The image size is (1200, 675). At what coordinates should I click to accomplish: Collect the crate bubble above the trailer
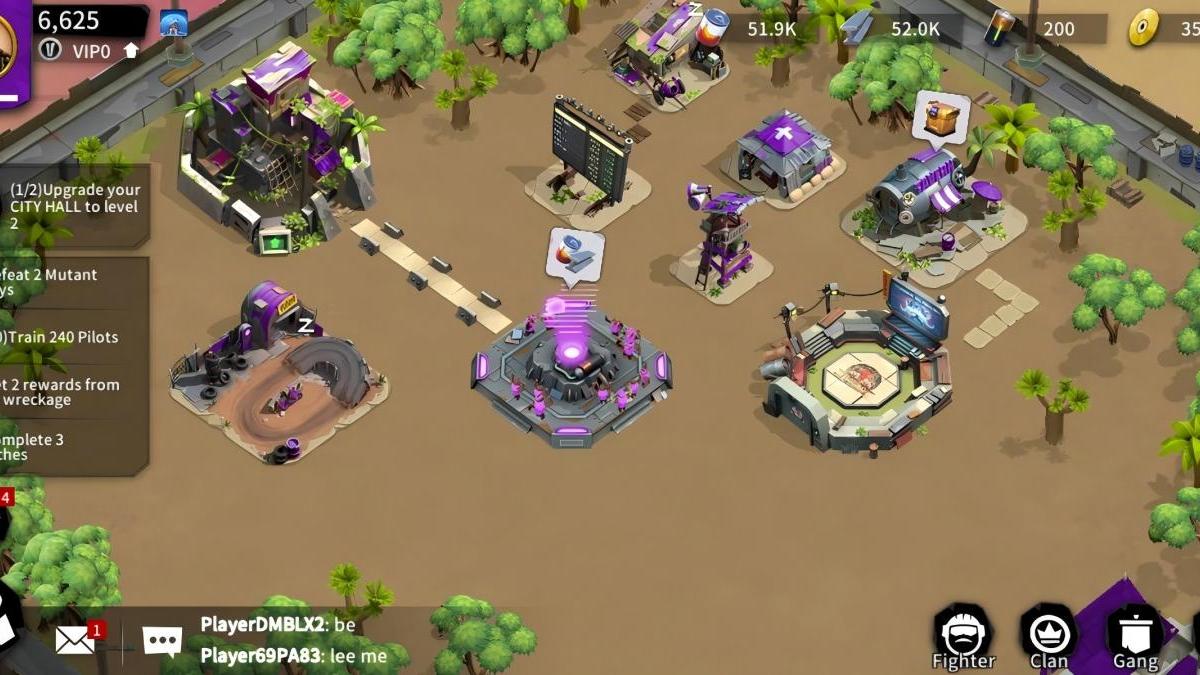tap(940, 118)
